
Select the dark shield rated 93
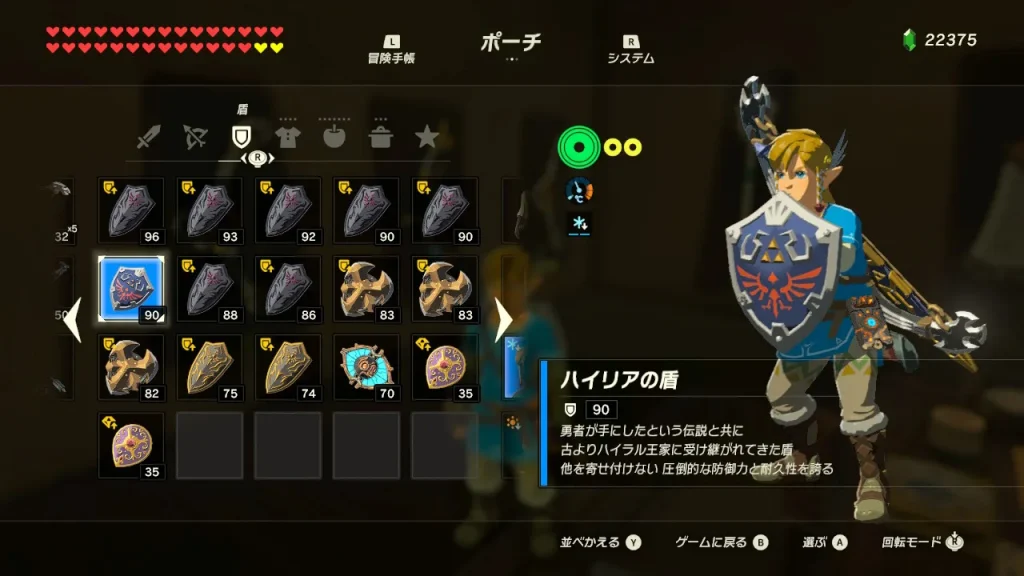(209, 210)
